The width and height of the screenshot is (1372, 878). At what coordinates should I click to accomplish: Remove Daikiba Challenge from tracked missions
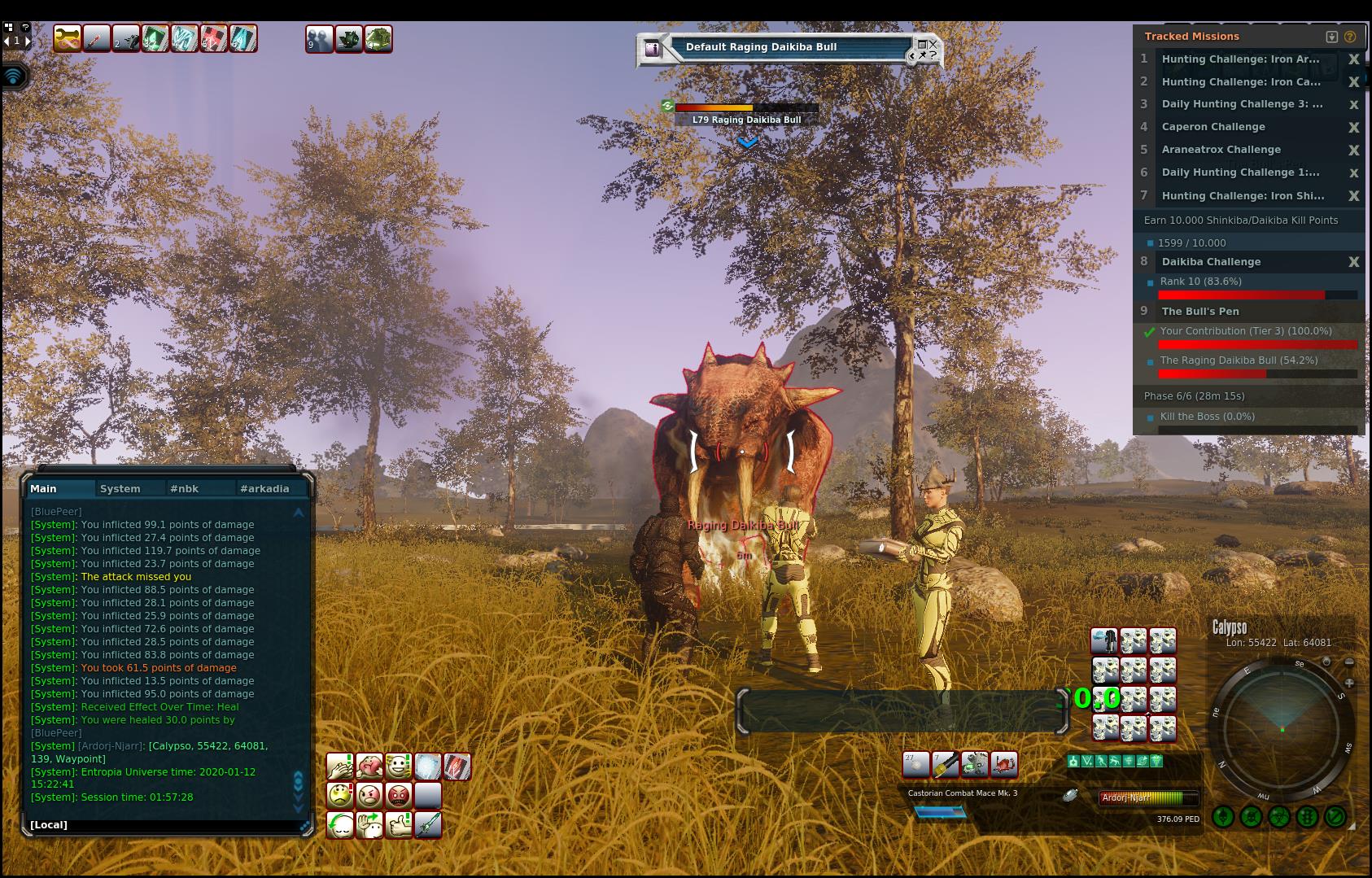pyautogui.click(x=1353, y=262)
